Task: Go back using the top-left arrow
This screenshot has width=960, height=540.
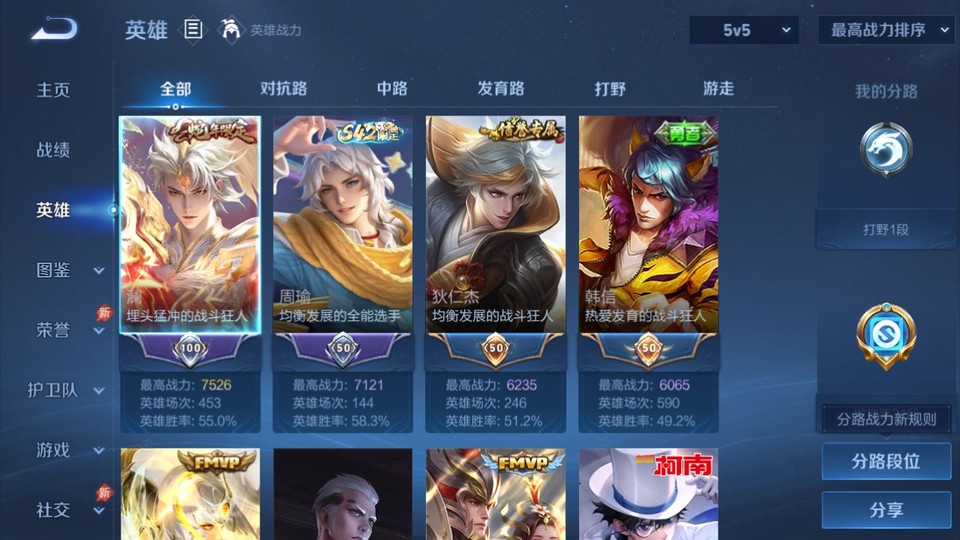Action: (54, 30)
